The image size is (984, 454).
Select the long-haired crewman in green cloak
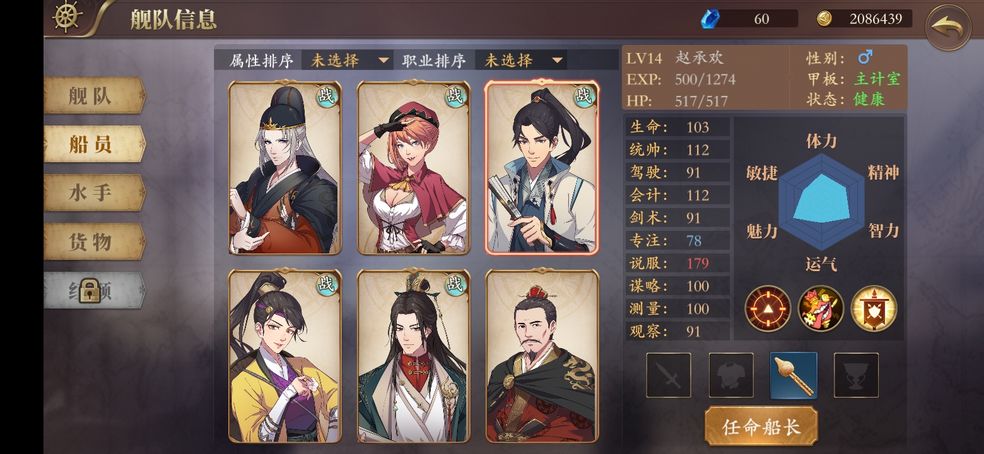[x=414, y=355]
